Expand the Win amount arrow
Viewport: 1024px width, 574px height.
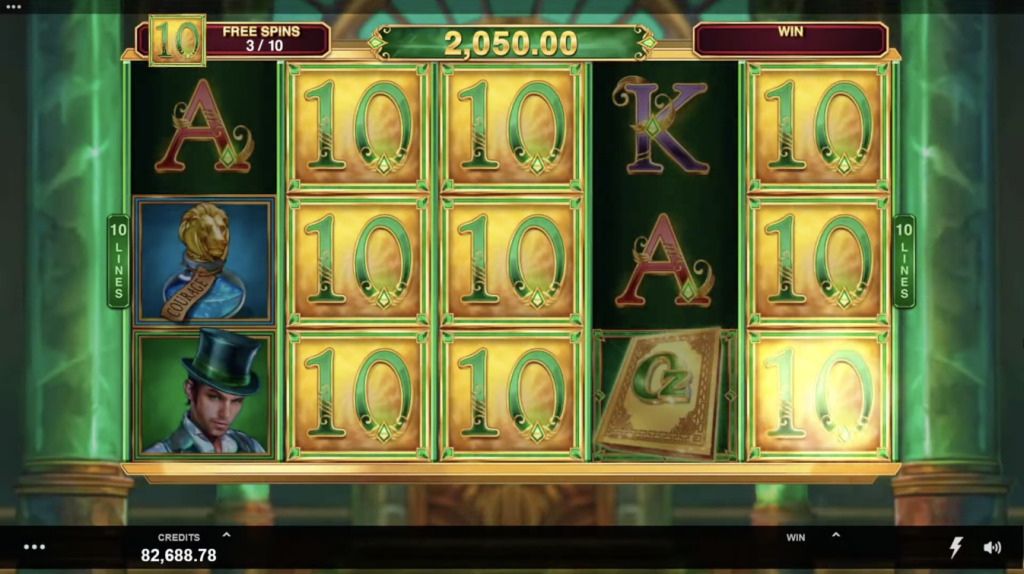836,535
